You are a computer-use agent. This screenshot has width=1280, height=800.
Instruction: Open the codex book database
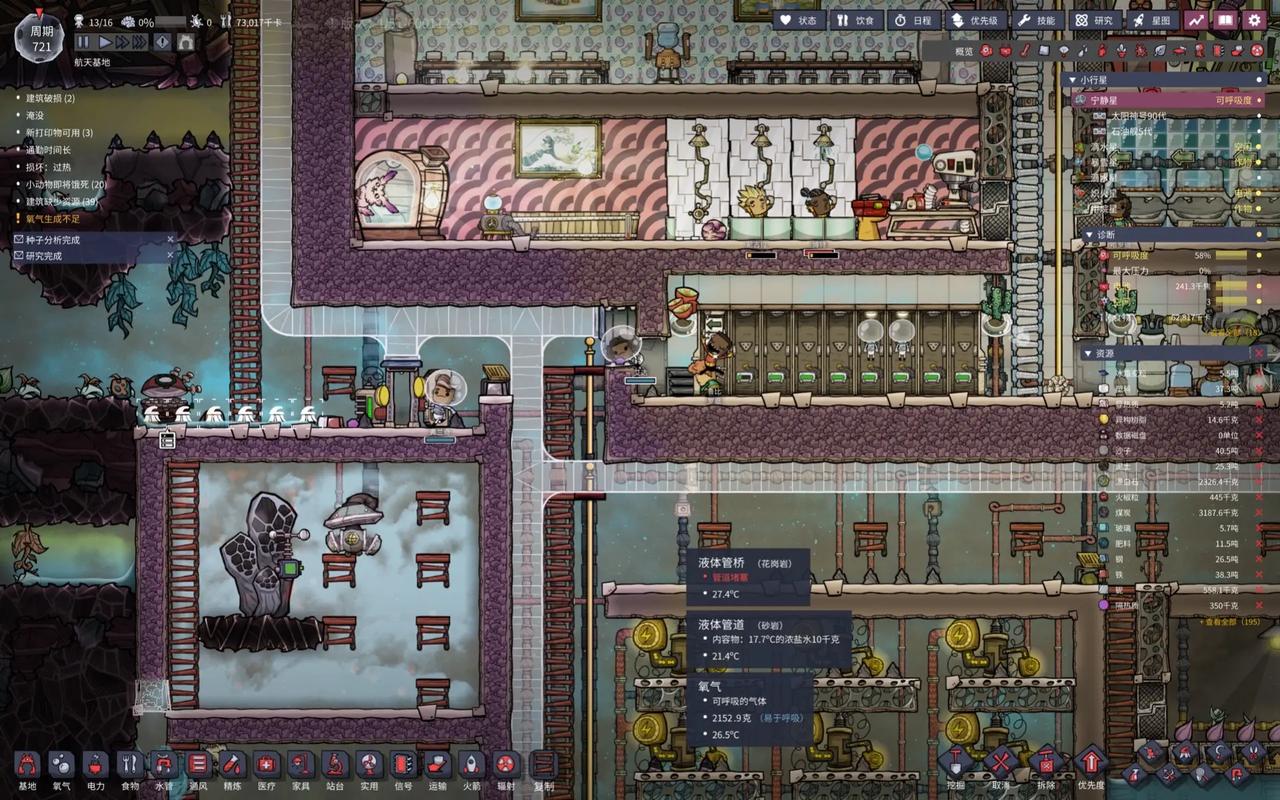[x=1225, y=20]
